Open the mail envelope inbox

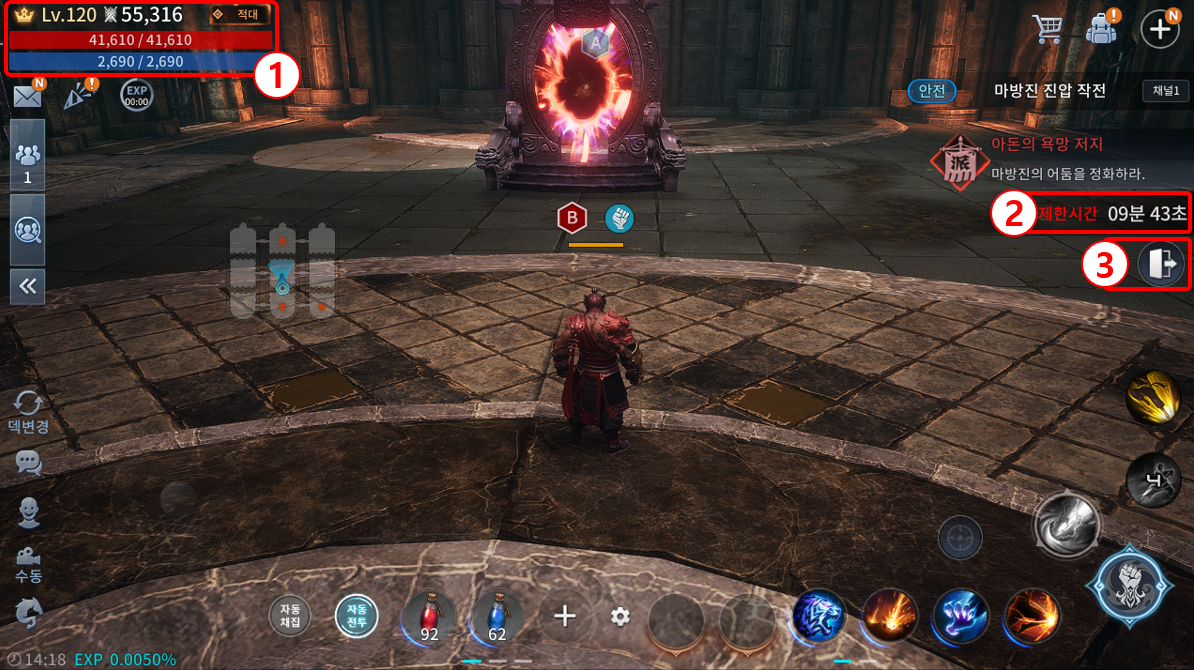(26, 95)
